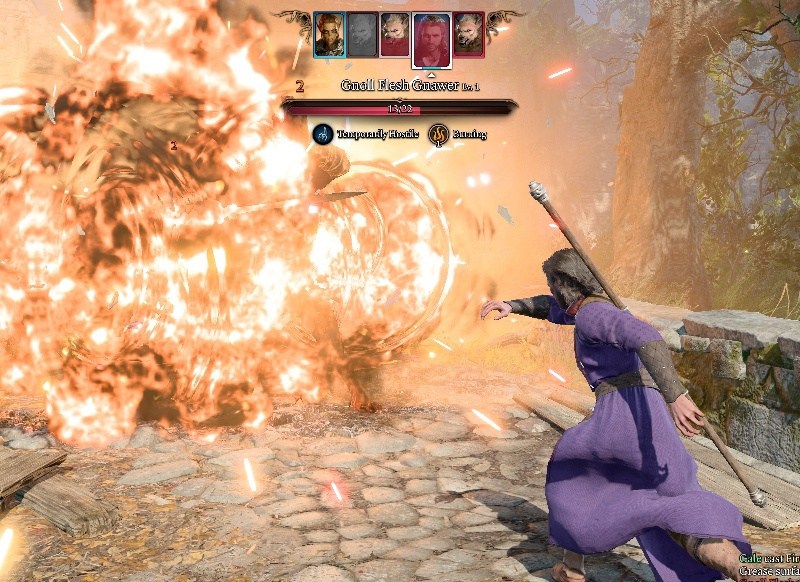Select Gale's highlighted active turn portrait
The width and height of the screenshot is (800, 582).
(x=431, y=38)
